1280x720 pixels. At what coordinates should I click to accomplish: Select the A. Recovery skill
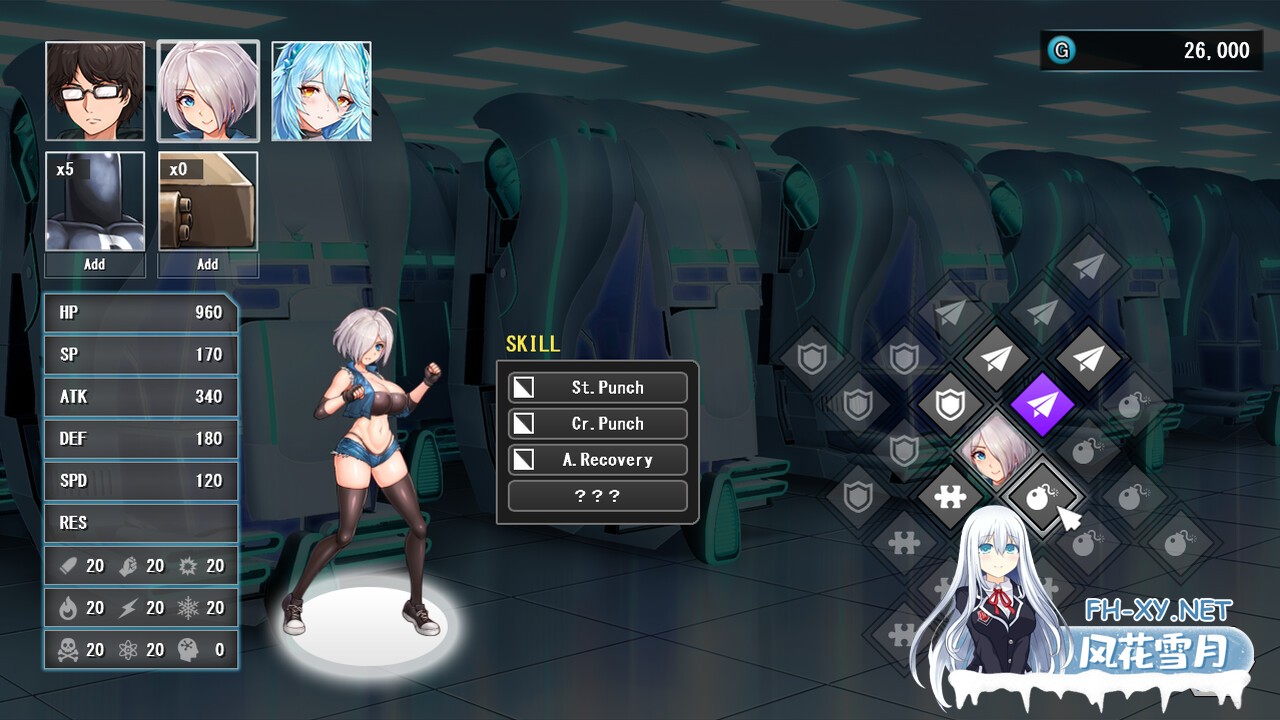point(598,460)
